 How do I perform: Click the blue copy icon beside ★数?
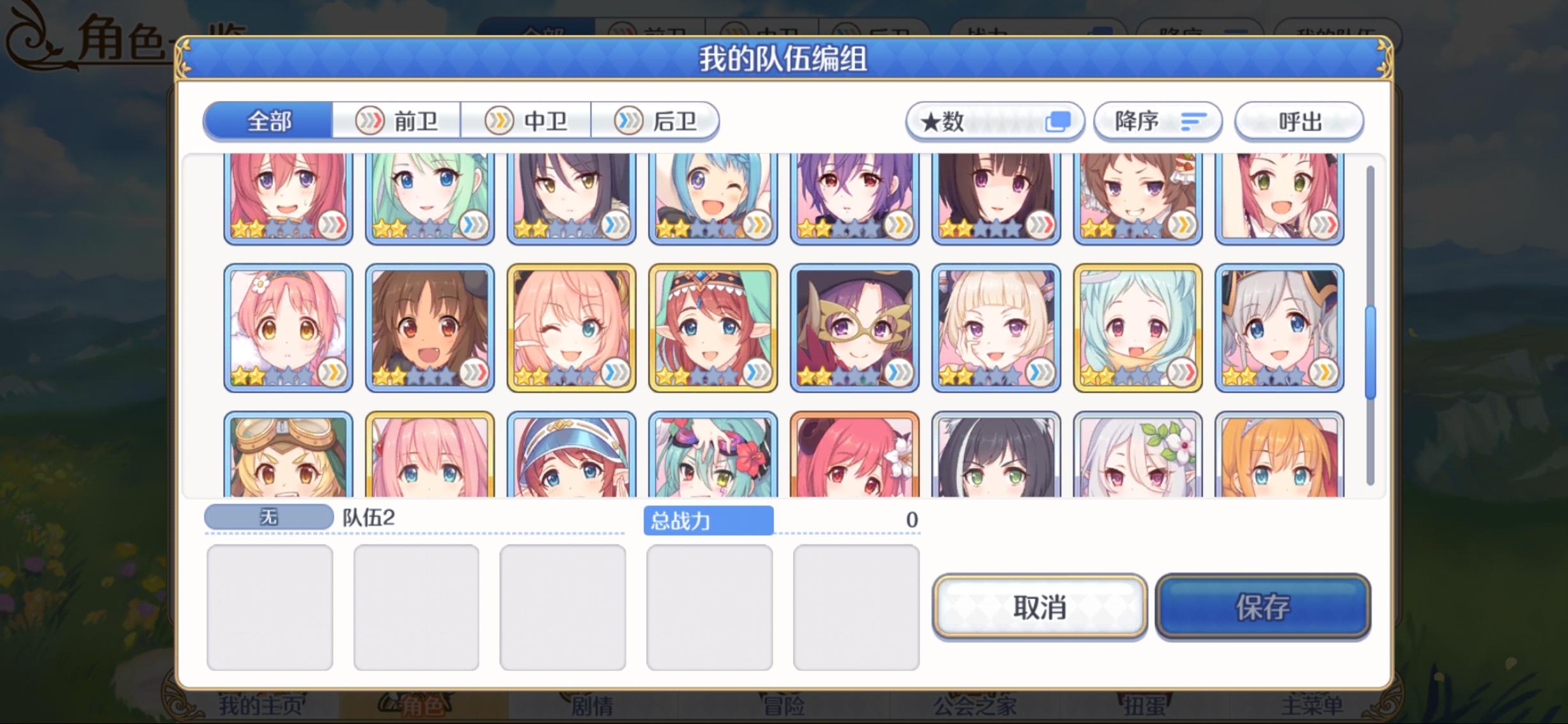1060,120
